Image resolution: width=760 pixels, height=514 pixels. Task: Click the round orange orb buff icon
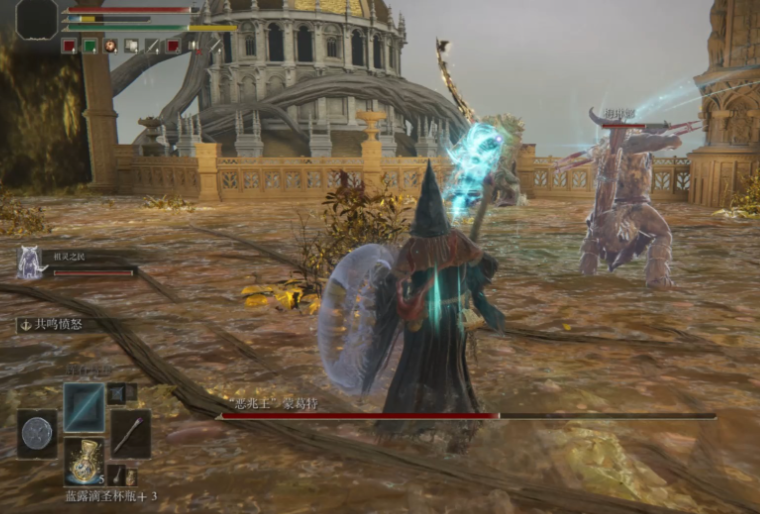(110, 45)
